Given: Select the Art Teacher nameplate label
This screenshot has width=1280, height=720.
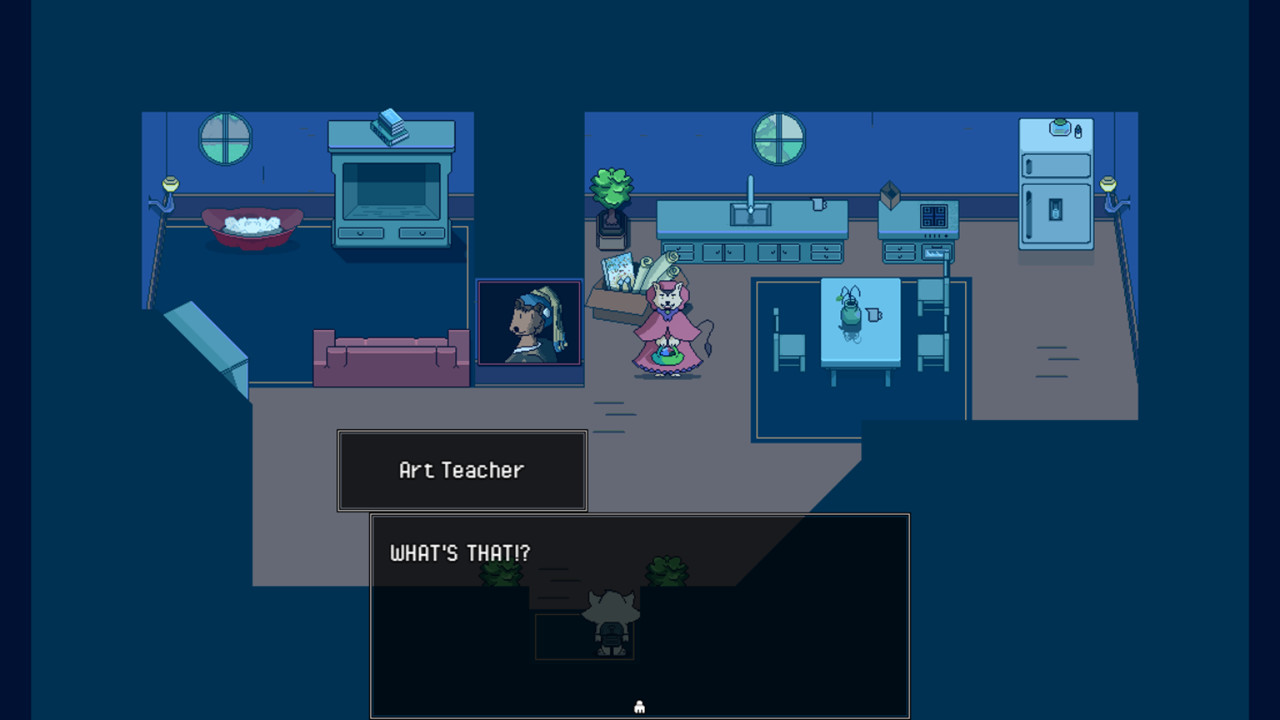Looking at the screenshot, I should pos(460,470).
